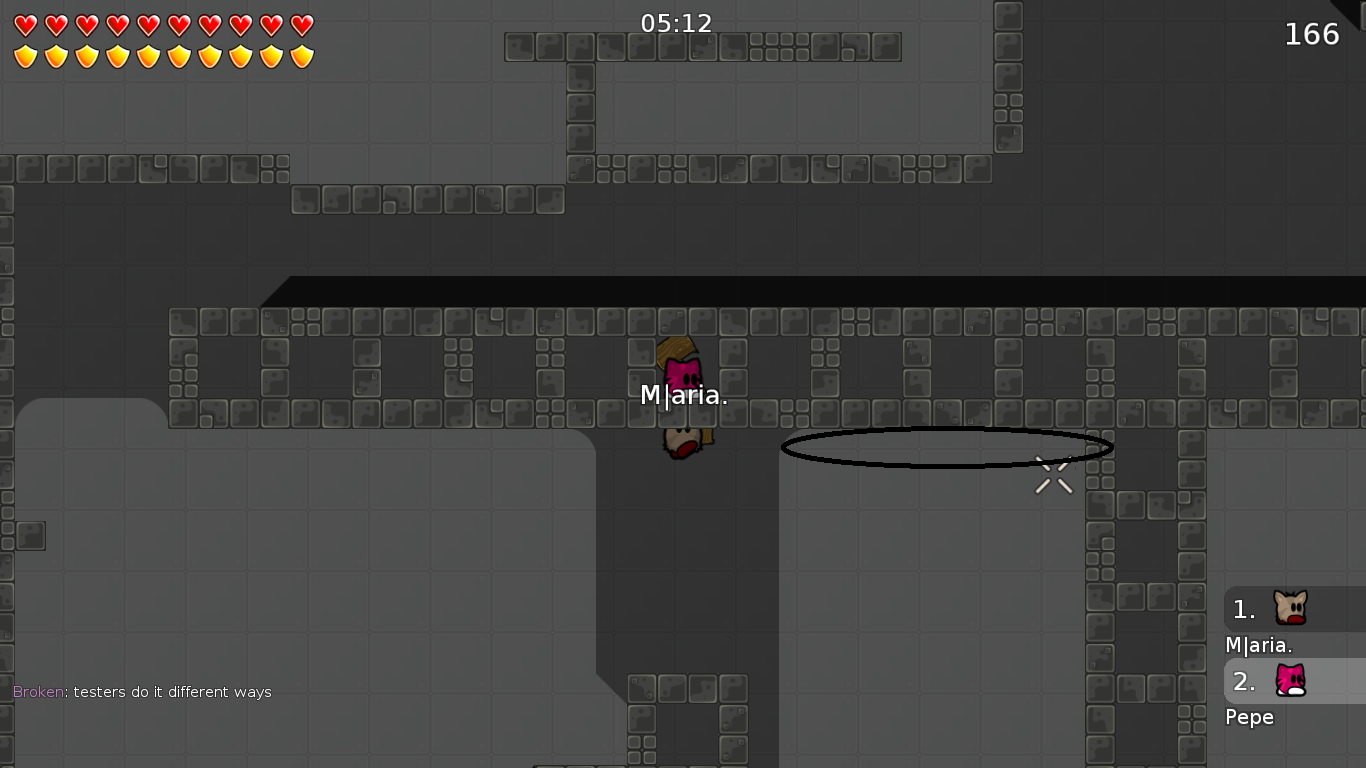Click Broken's name in the chat message
Viewport: 1366px width, 768px height.
(x=36, y=691)
